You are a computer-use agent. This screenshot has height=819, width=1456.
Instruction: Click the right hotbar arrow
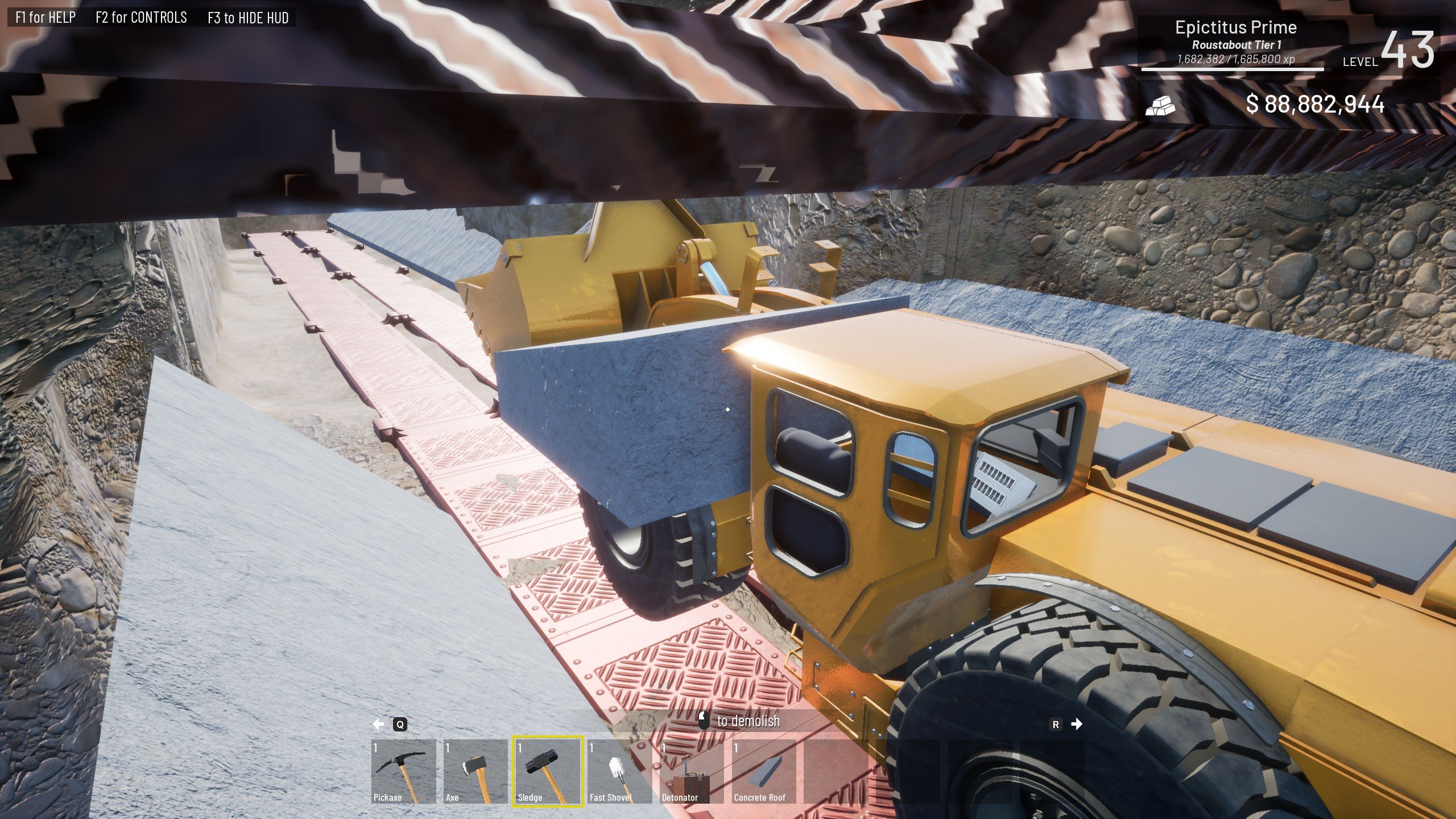pos(1076,724)
